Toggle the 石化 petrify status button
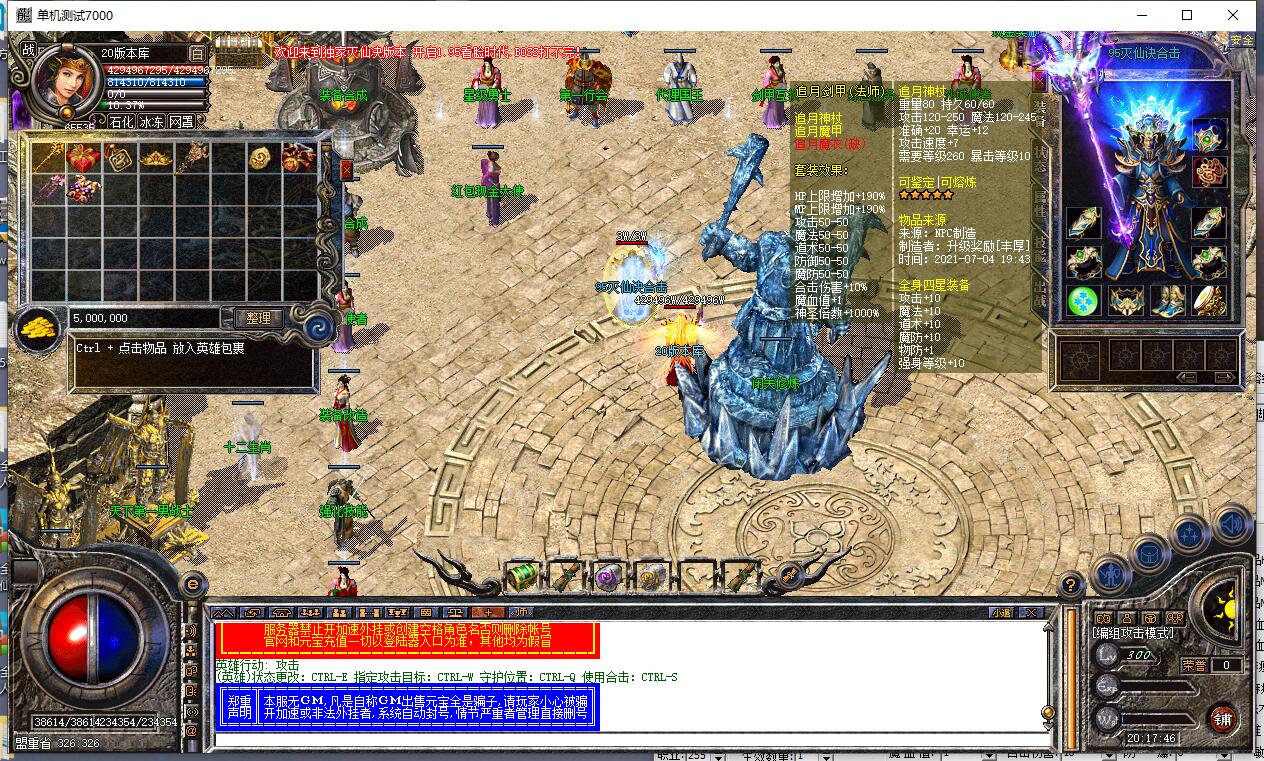Viewport: 1264px width, 761px height. pyautogui.click(x=120, y=121)
